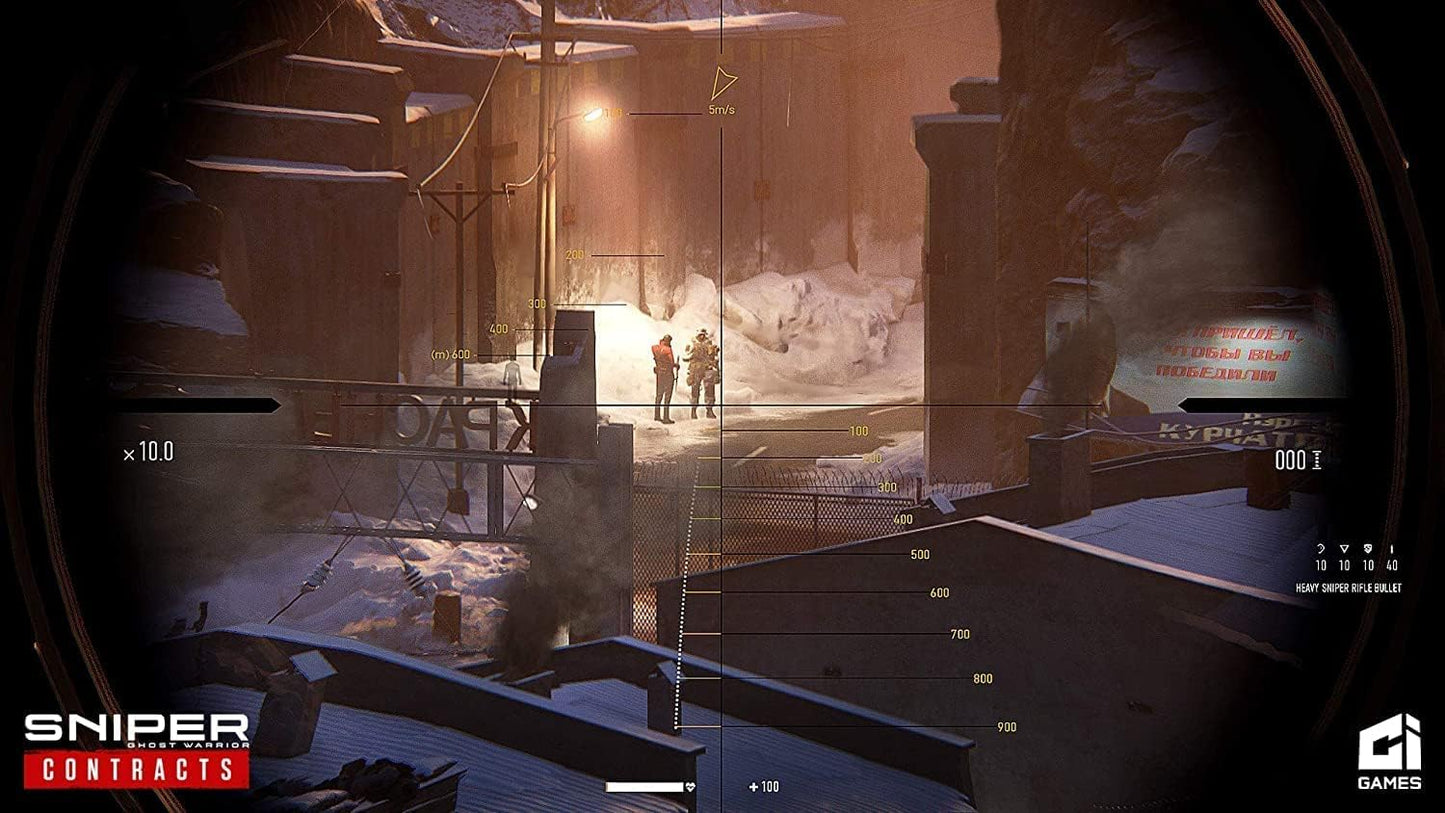Select the triangle bullet type icon

(1344, 548)
